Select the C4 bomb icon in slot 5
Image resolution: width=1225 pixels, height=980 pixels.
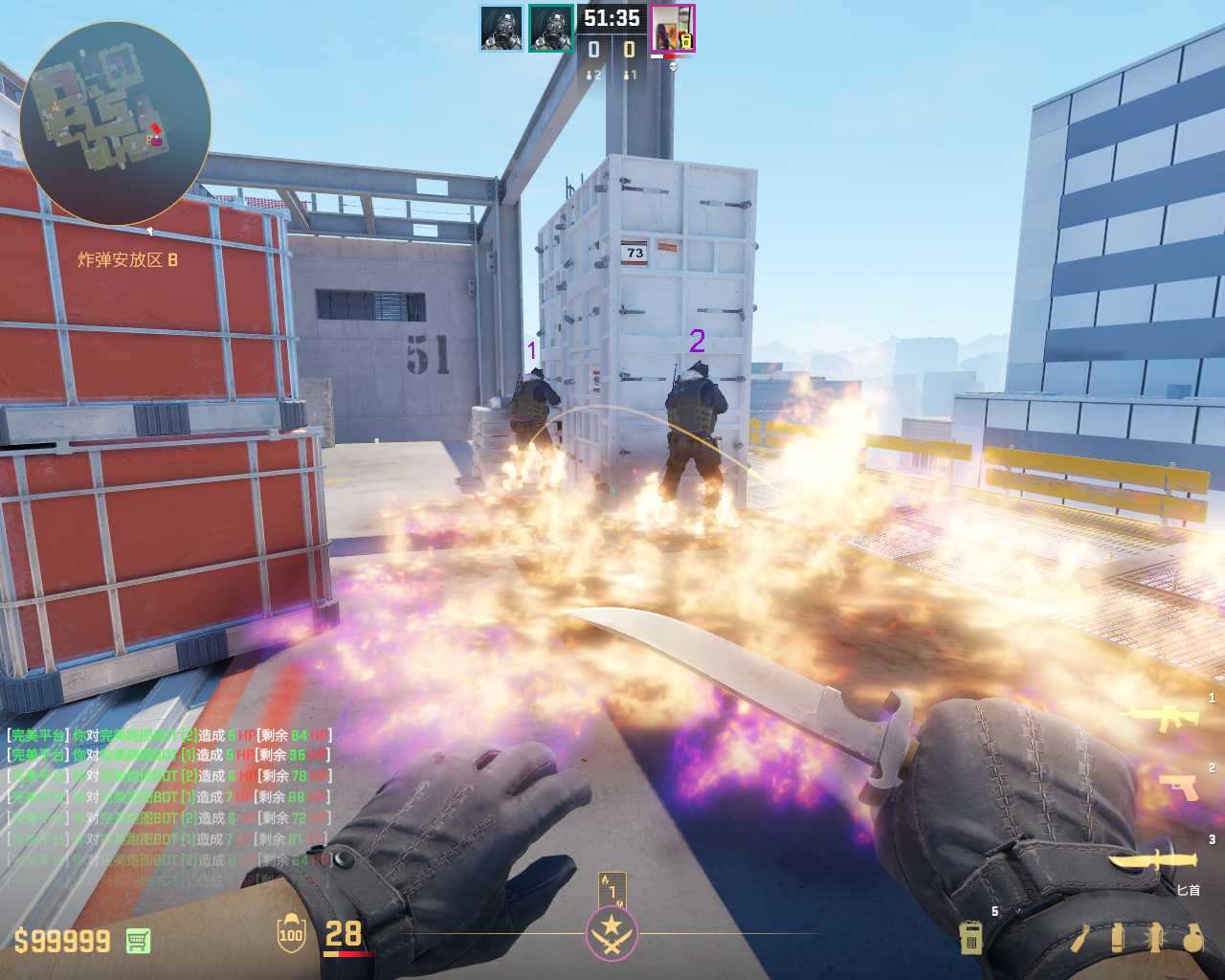tap(970, 939)
